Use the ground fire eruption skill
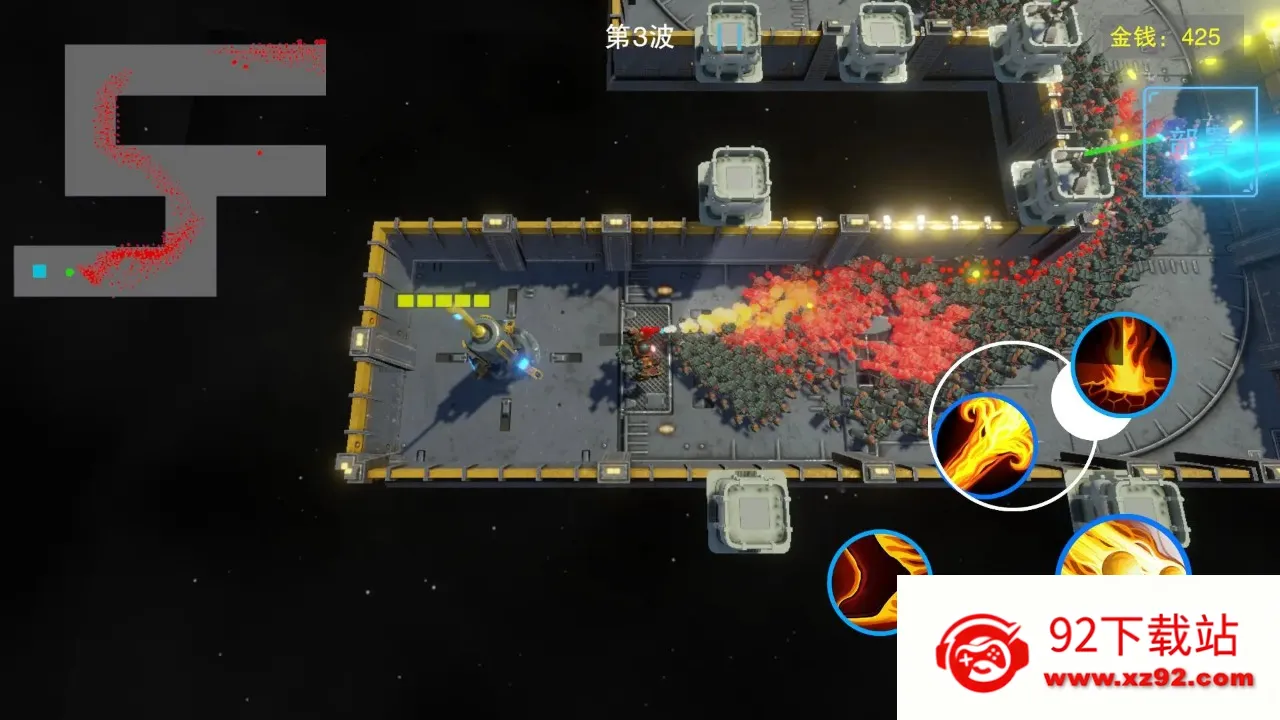This screenshot has height=720, width=1280. 1123,365
